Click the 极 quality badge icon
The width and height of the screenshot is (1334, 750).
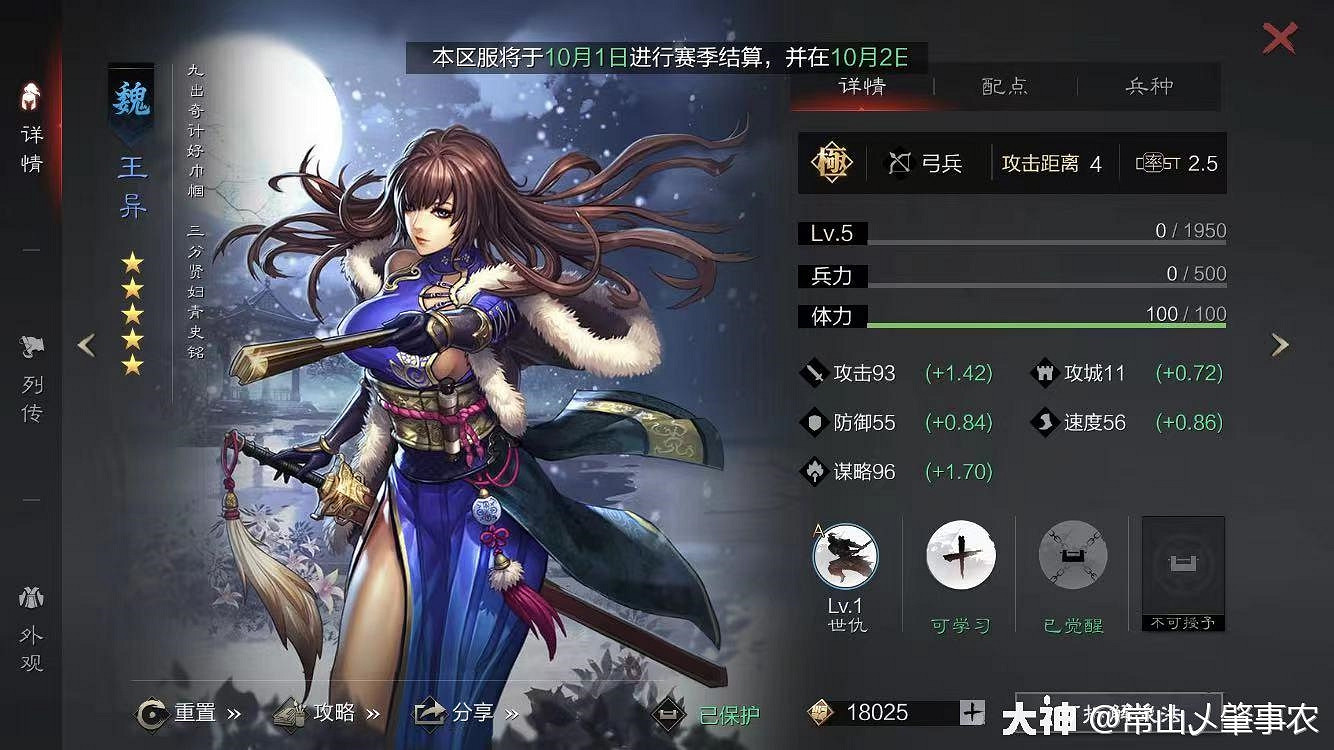(x=833, y=162)
